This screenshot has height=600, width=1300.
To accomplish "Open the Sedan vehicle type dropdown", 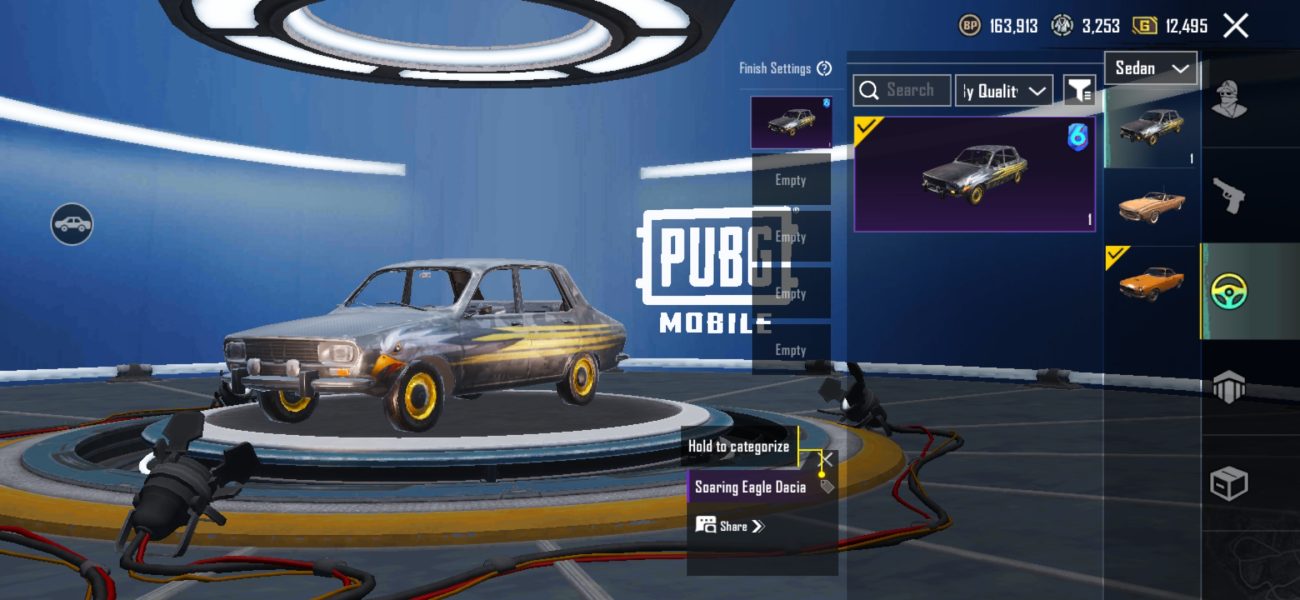I will point(1151,68).
